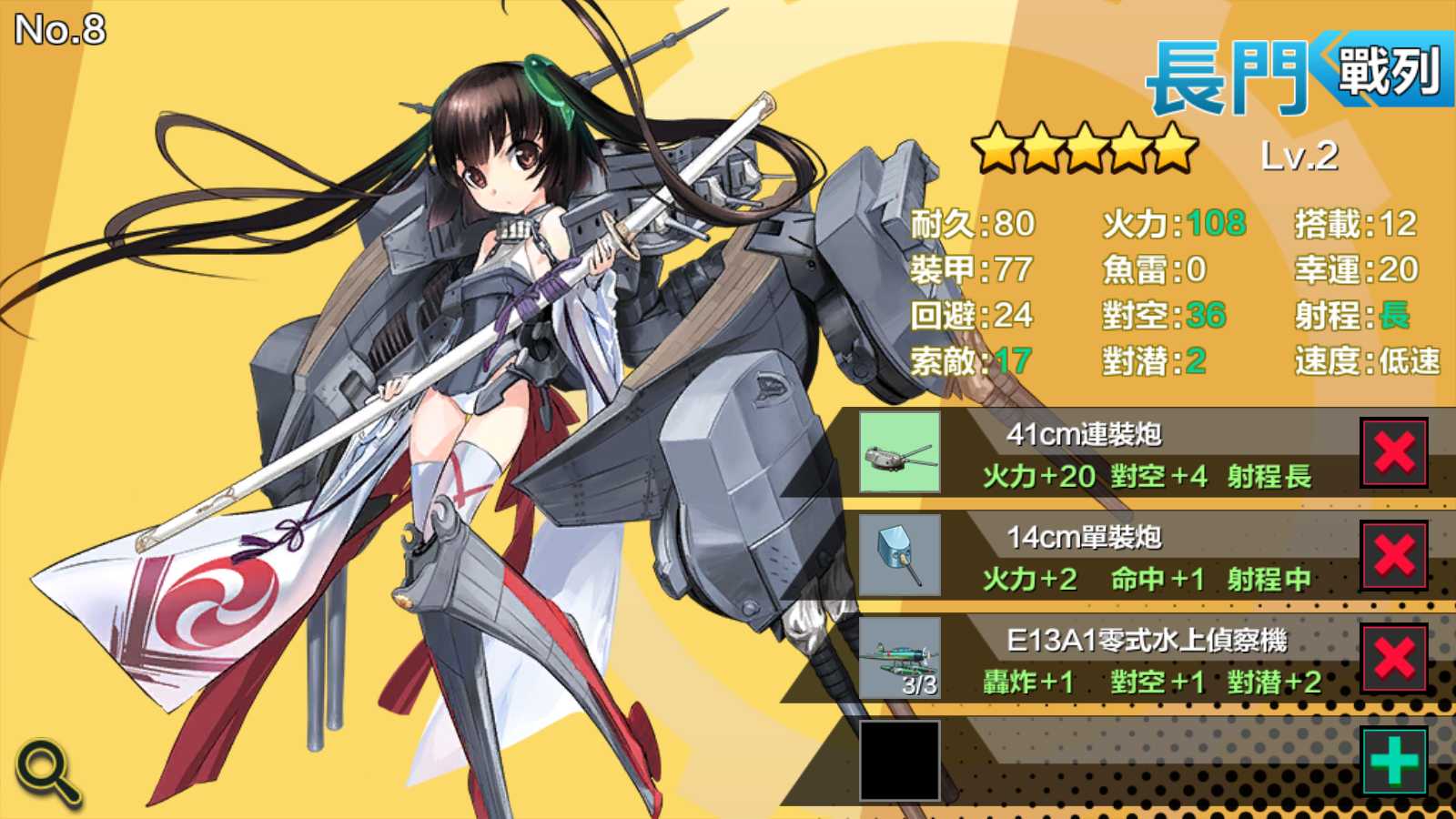Select the 41cm連裝炮 turret icon
The image size is (1456, 819).
[x=900, y=452]
